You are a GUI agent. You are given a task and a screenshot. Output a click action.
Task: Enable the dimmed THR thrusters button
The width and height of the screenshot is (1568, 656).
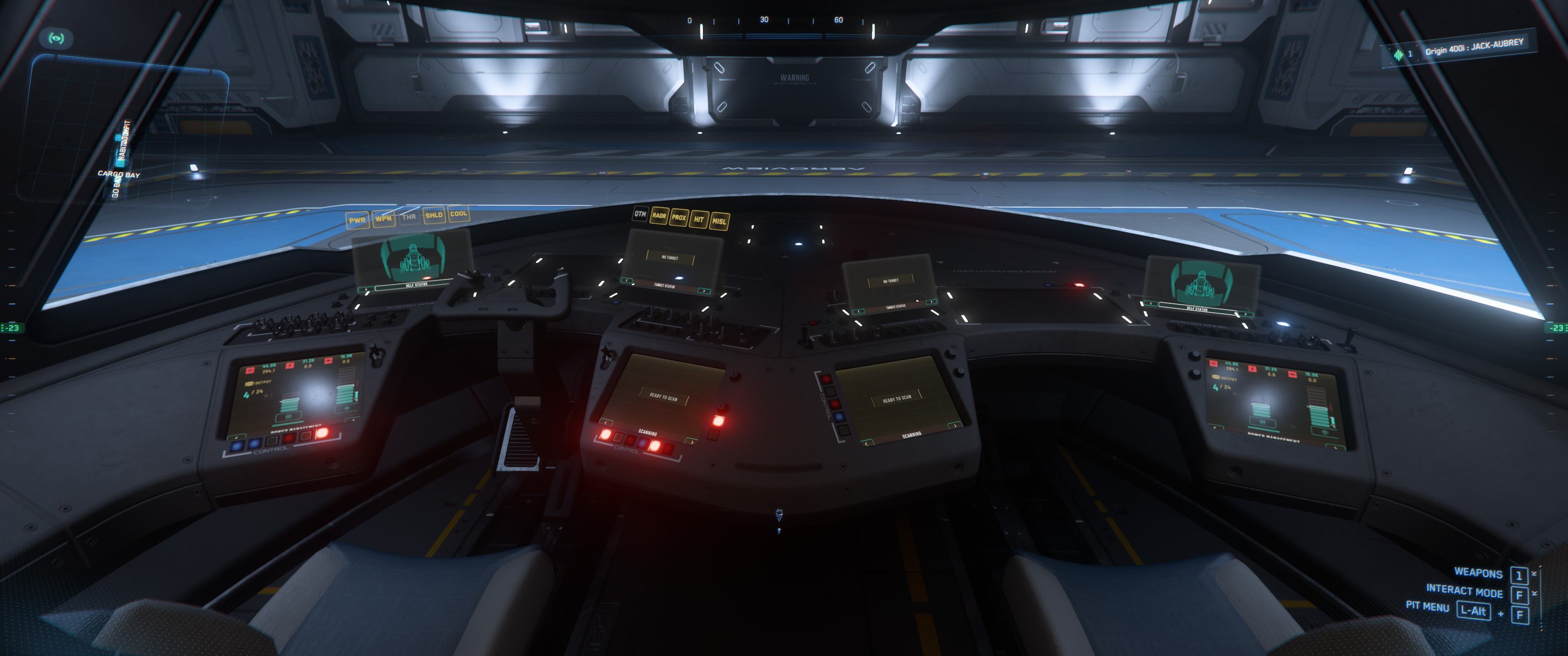point(408,217)
